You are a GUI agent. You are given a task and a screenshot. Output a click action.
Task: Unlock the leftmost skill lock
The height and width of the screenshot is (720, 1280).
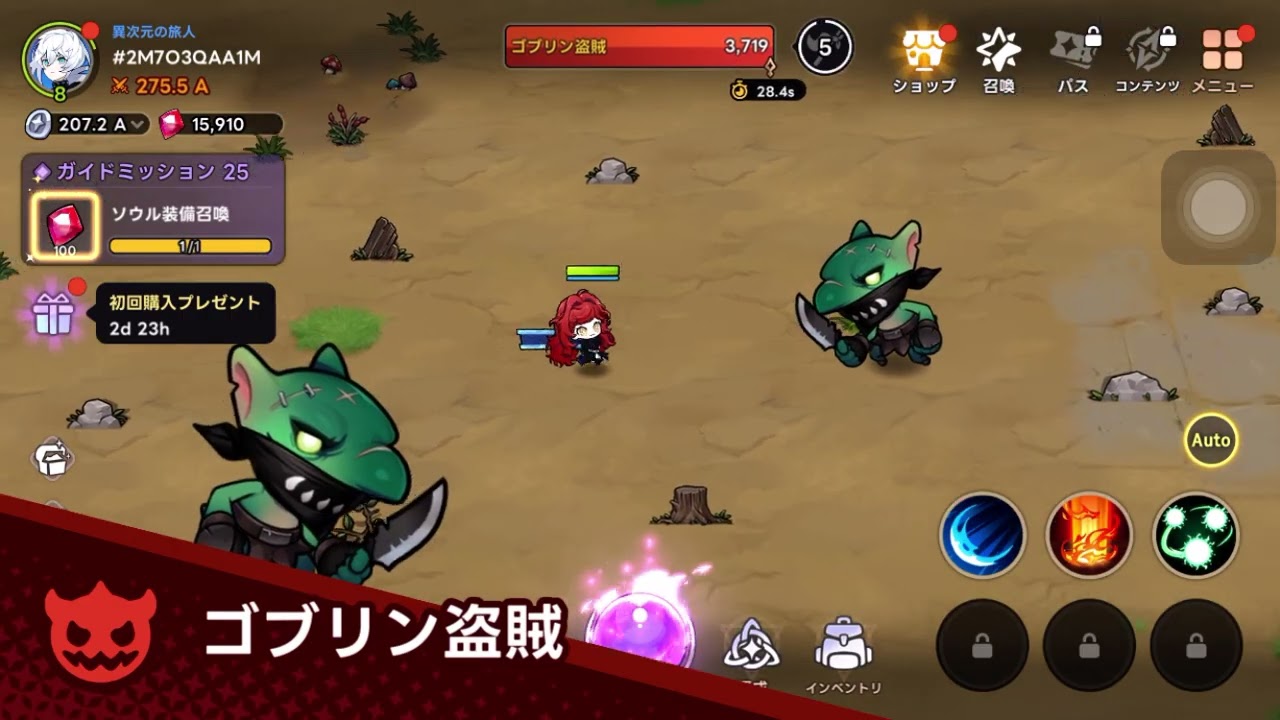pos(981,645)
